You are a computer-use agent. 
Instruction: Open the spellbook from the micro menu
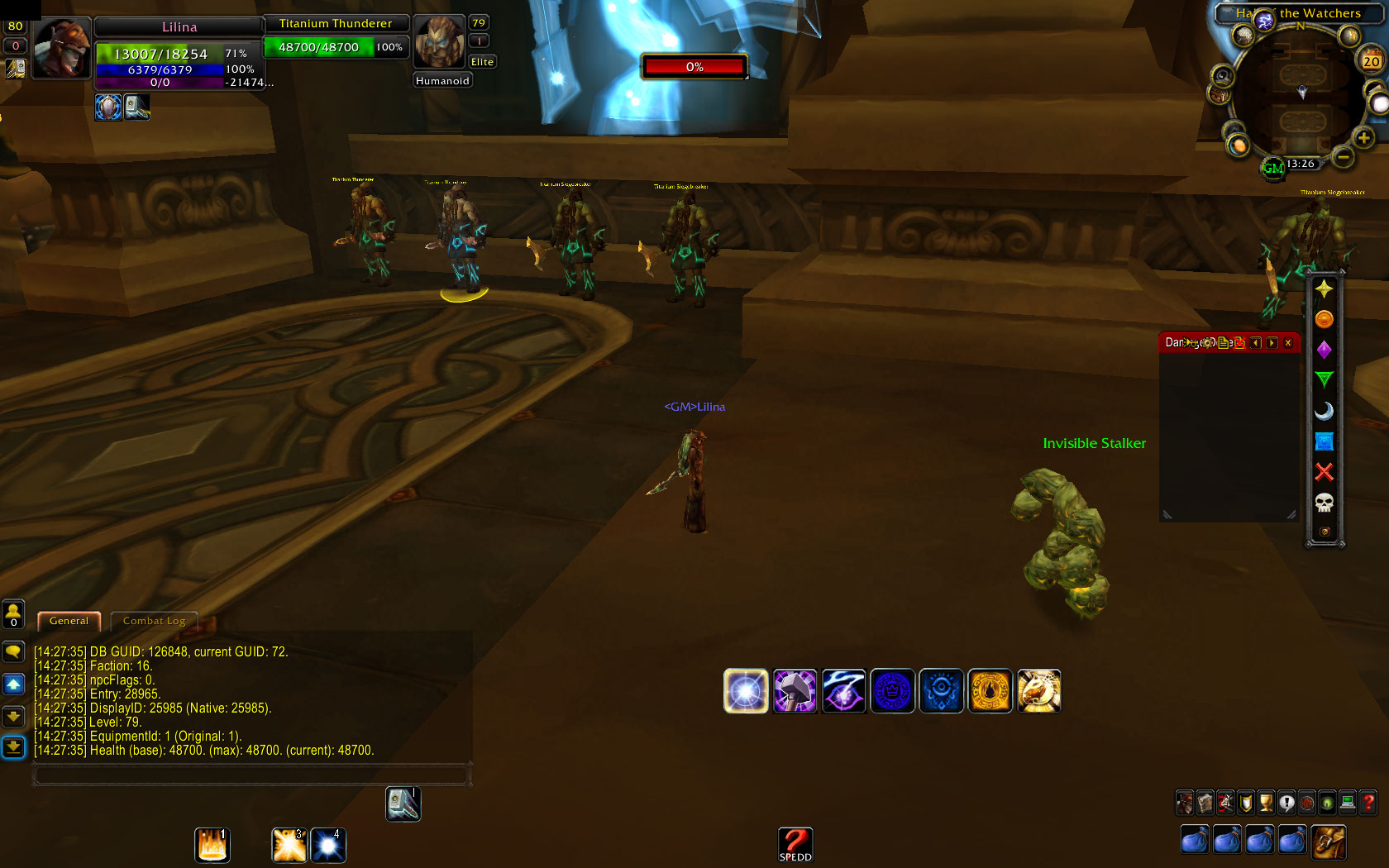[x=1204, y=803]
